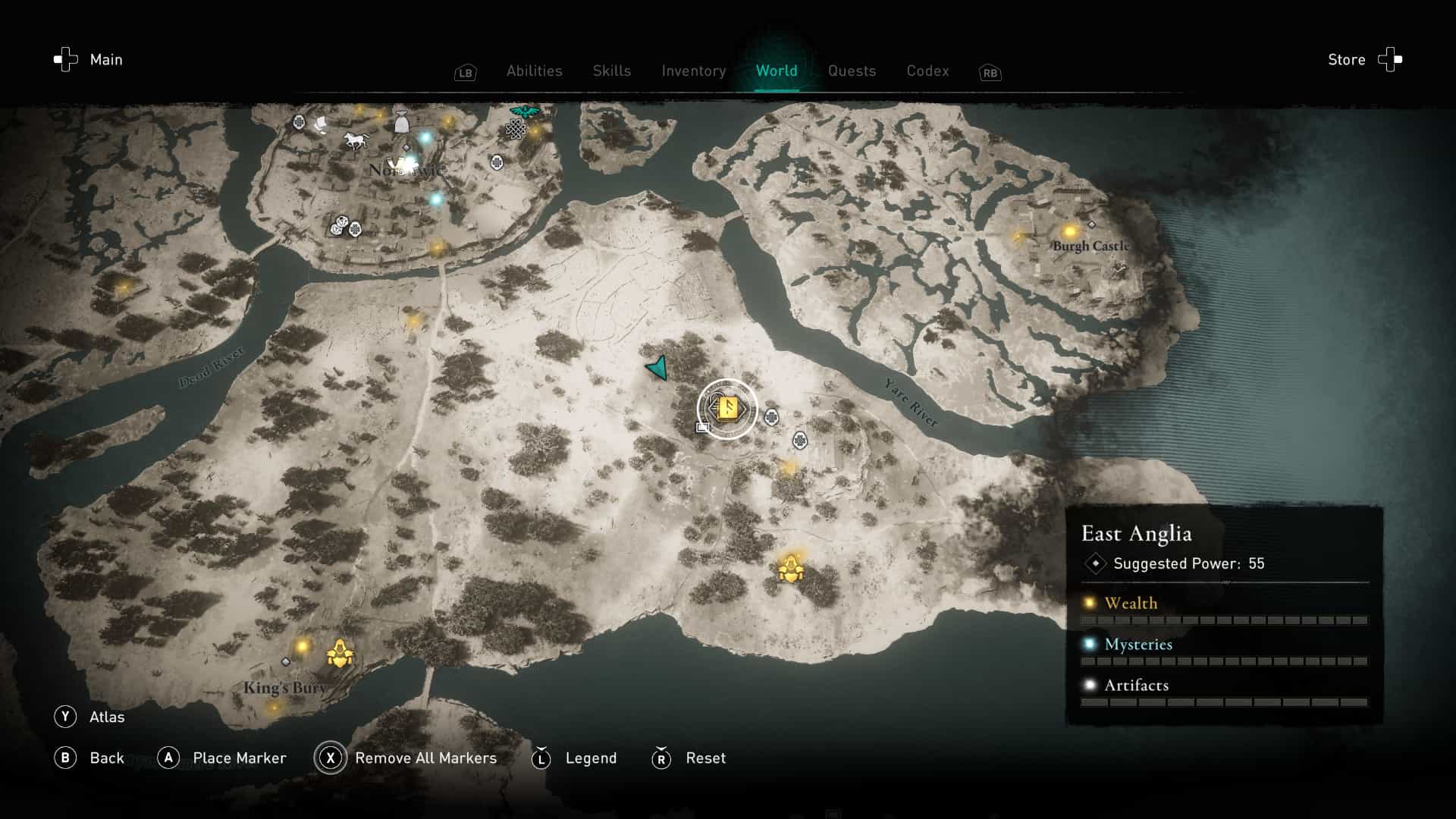Switch to the Inventory tab
The width and height of the screenshot is (1456, 819).
coord(693,71)
